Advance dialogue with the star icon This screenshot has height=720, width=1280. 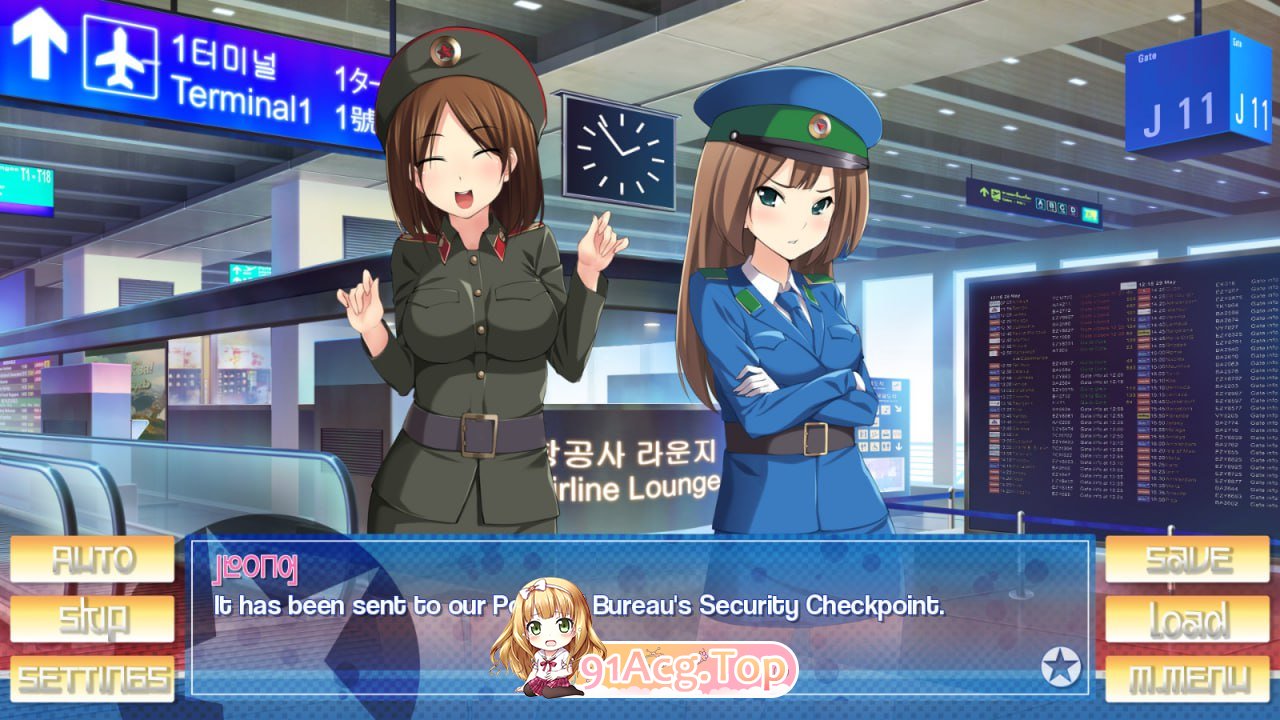(x=1060, y=667)
